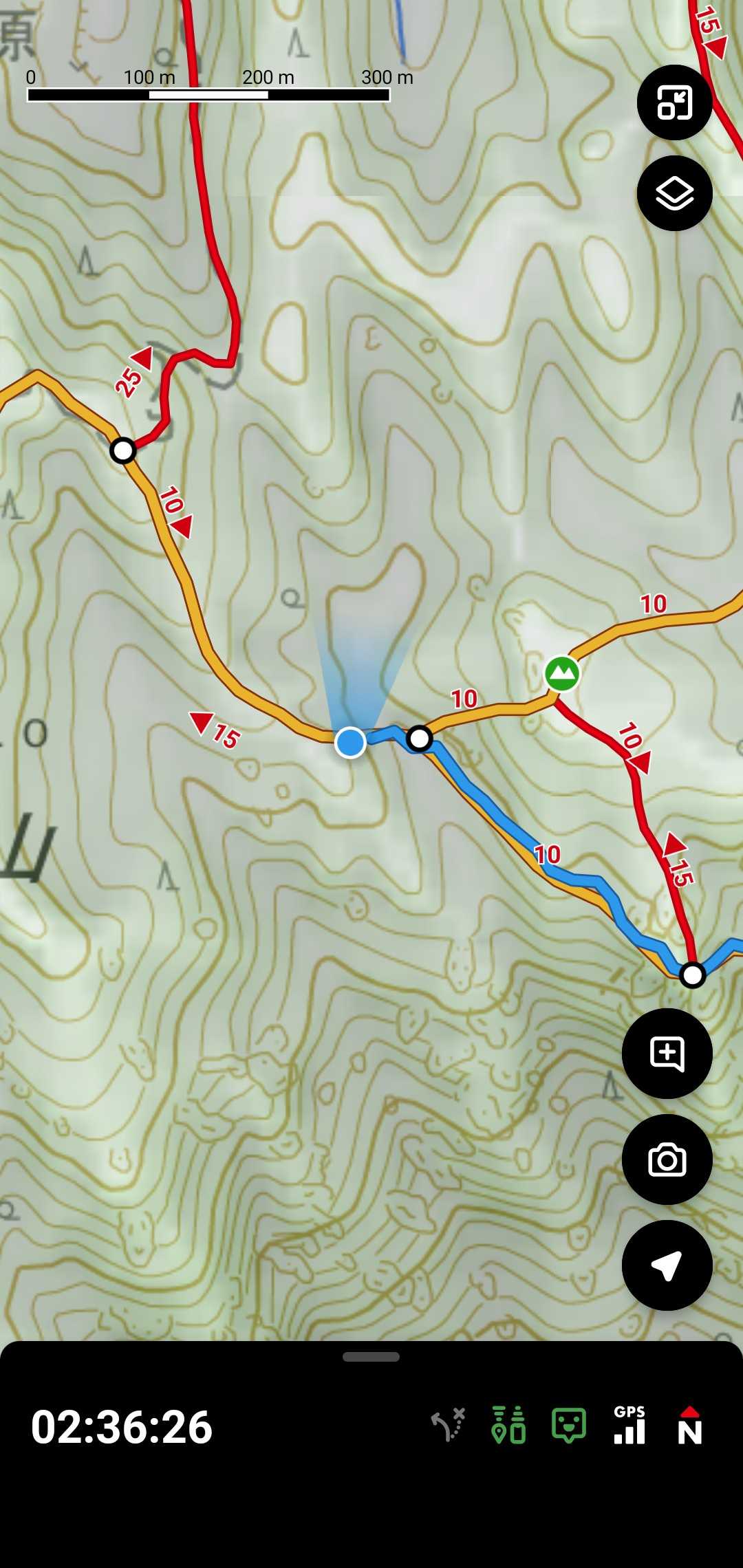Tap the blue current location dot
Screen dimensions: 743x1568
(350, 743)
